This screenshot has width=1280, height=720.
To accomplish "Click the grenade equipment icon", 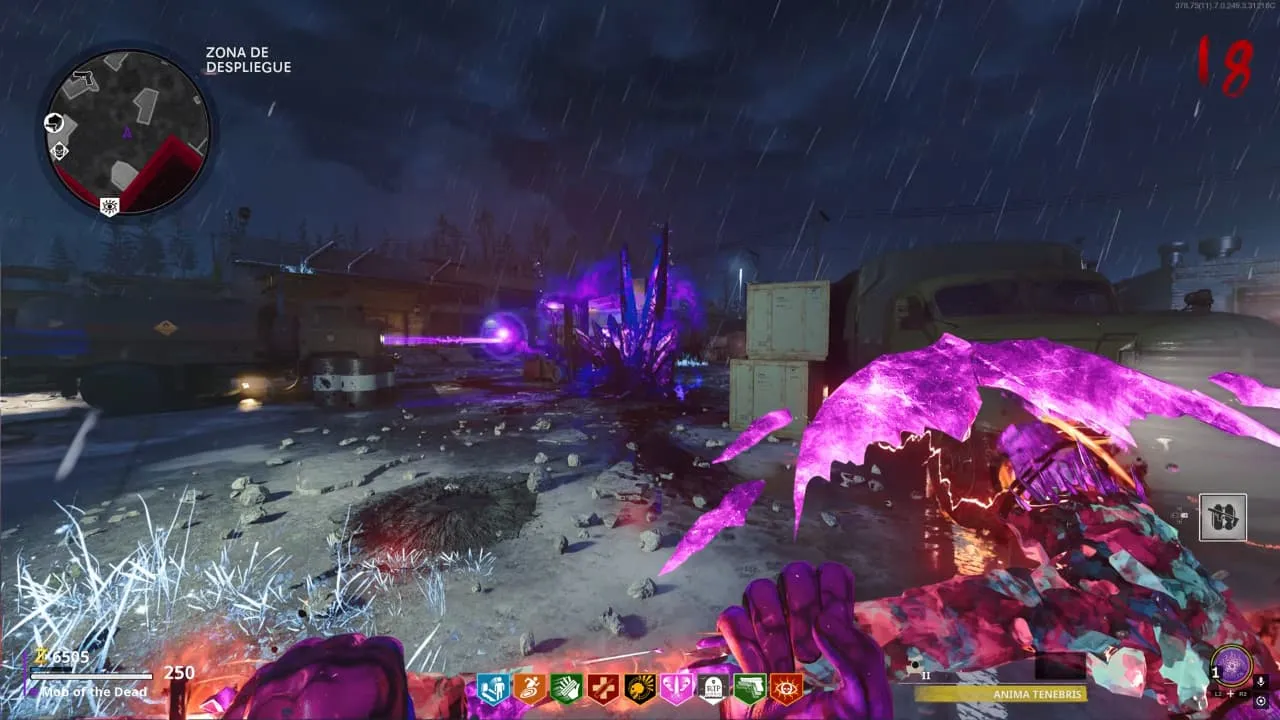I will [x=914, y=665].
